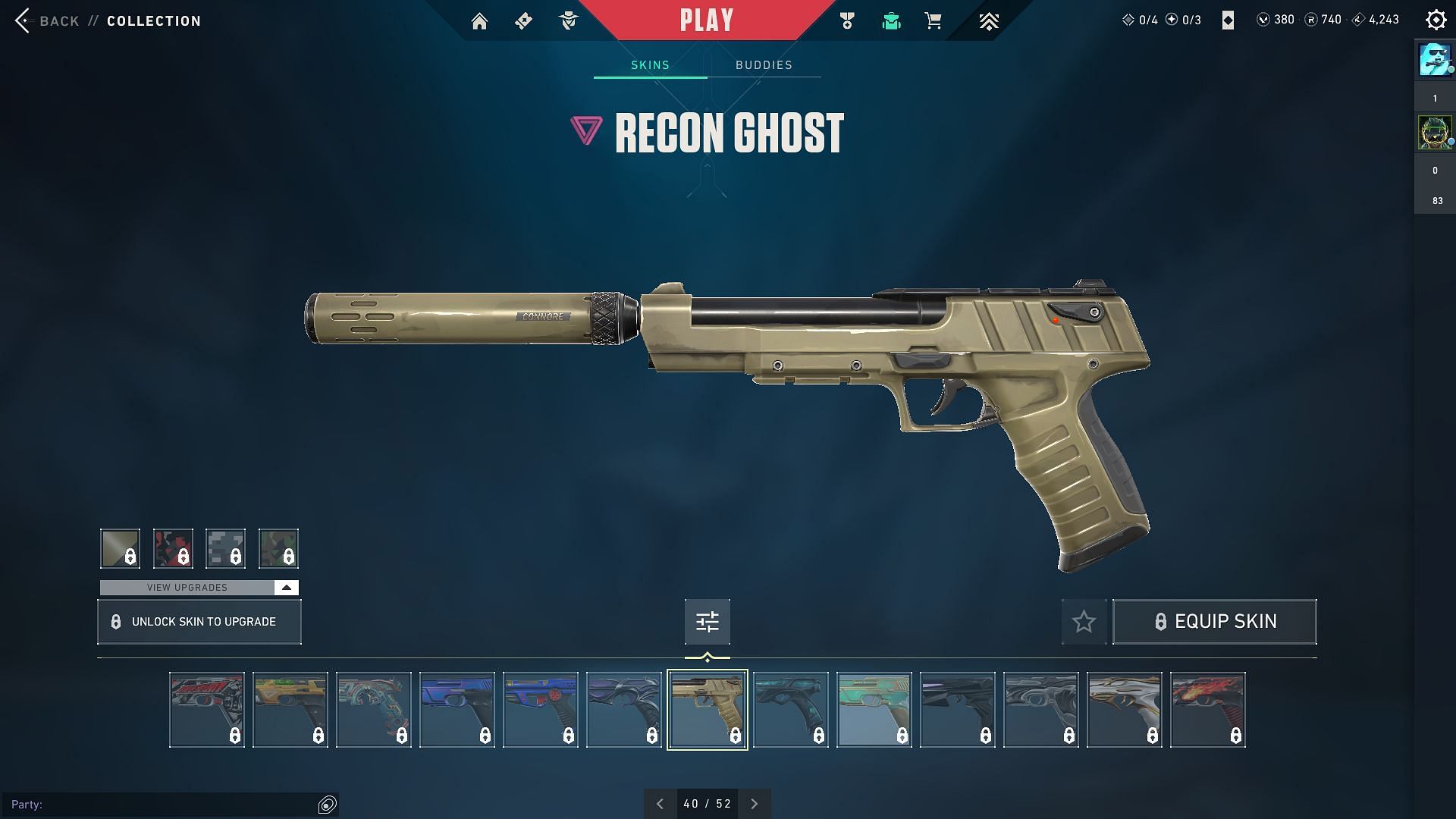The height and width of the screenshot is (819, 1456).
Task: Select the teal mint Ghost skin thumbnail
Action: [874, 710]
